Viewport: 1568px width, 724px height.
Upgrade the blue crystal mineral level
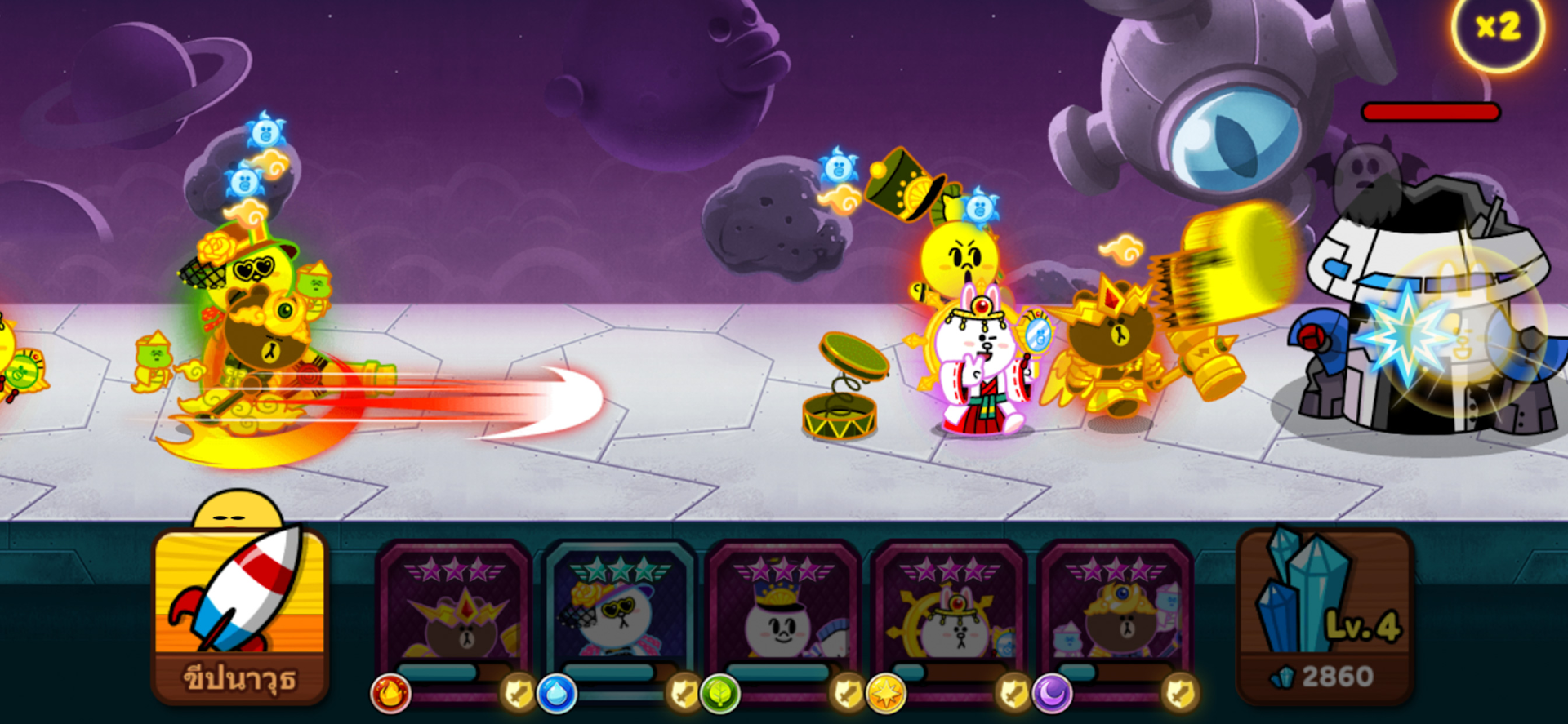(x=1325, y=616)
